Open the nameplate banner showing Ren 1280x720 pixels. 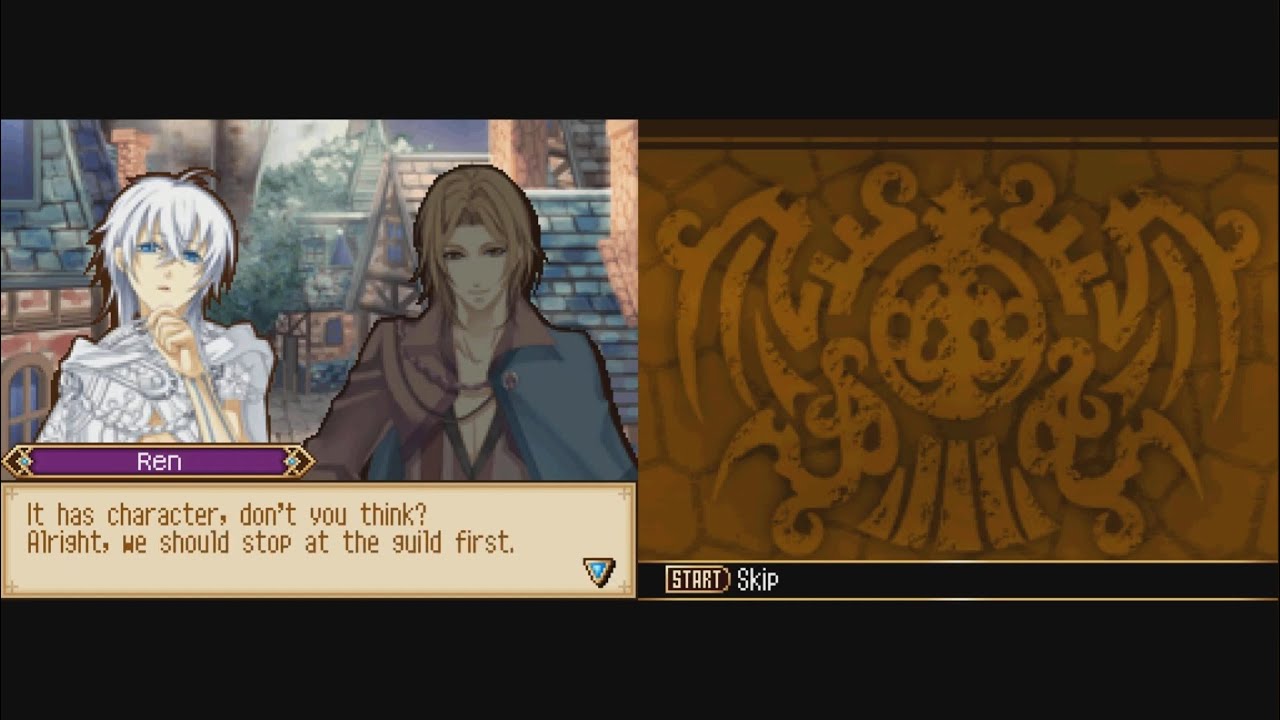(x=160, y=461)
